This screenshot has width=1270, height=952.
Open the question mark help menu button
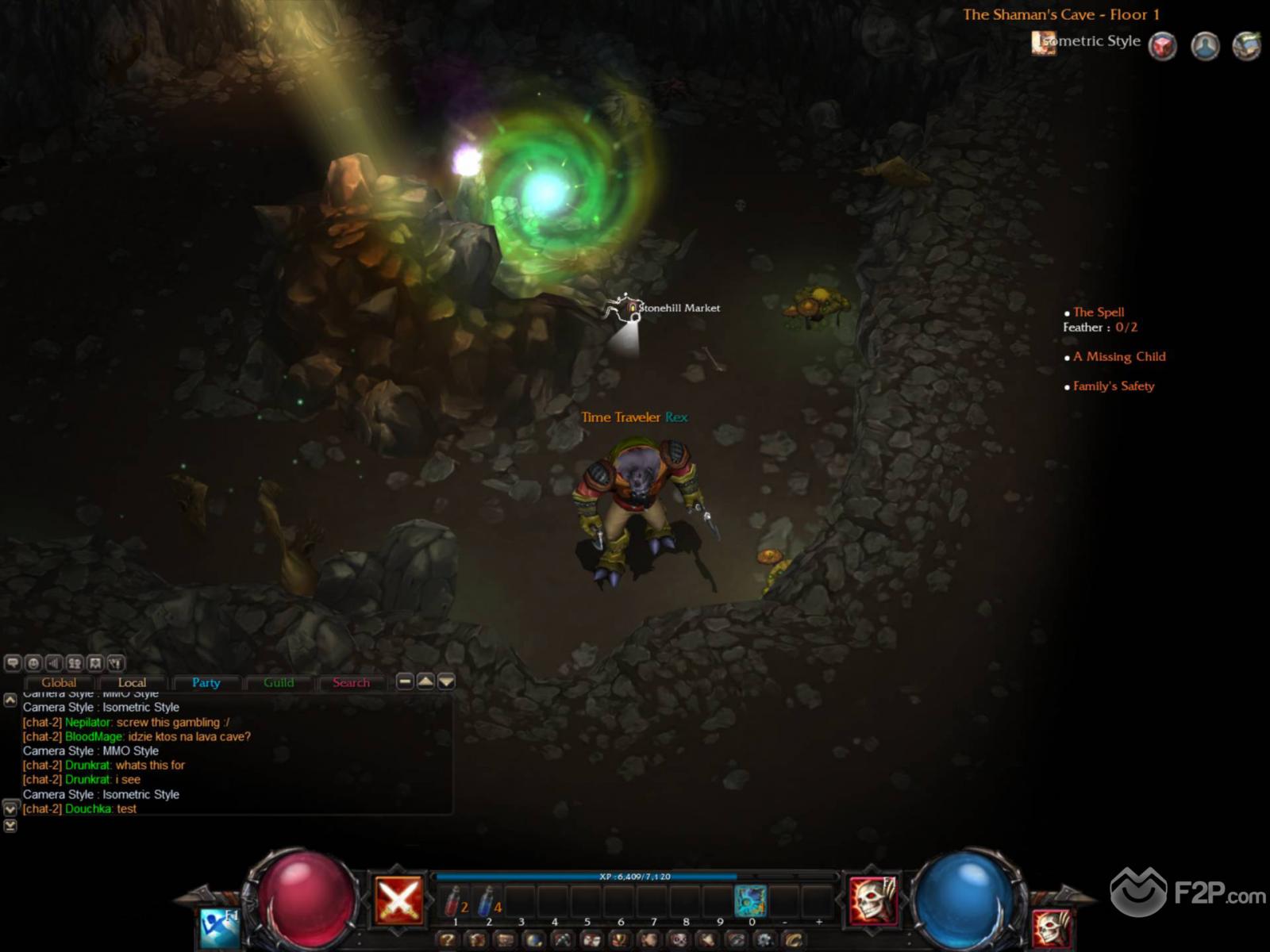[x=448, y=940]
